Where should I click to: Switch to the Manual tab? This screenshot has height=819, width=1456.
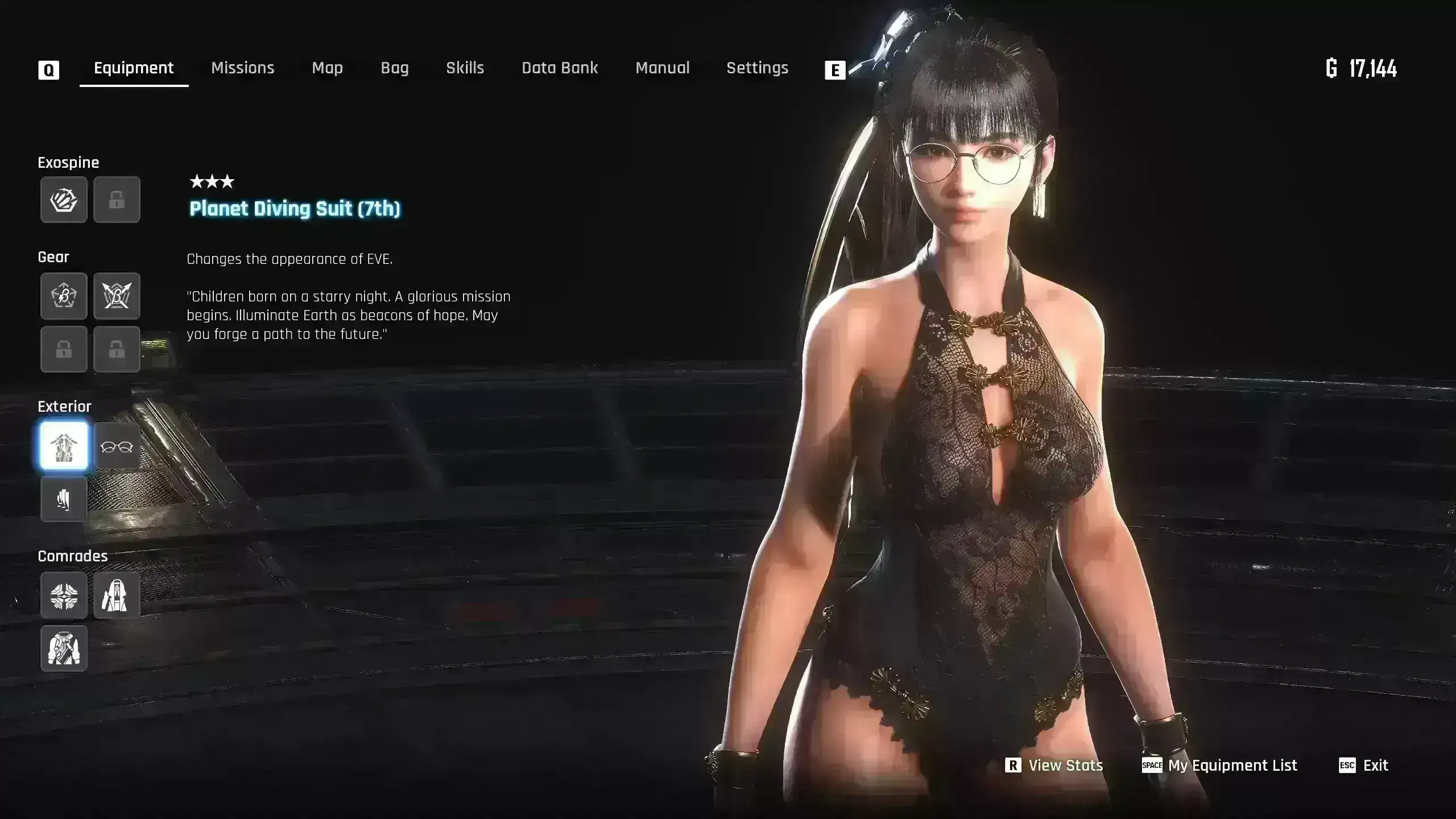point(662,68)
